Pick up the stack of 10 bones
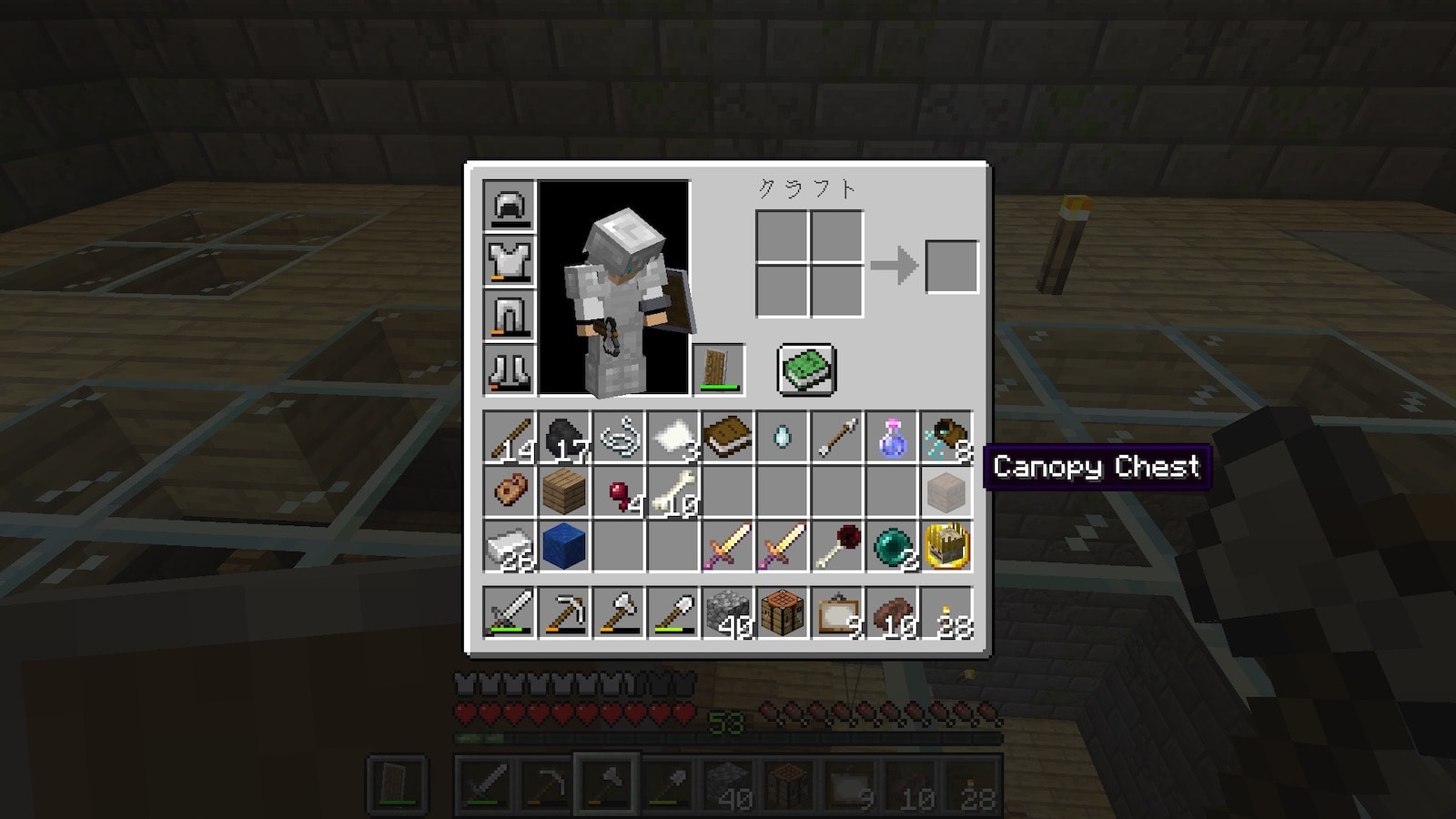The image size is (1456, 819). click(673, 492)
